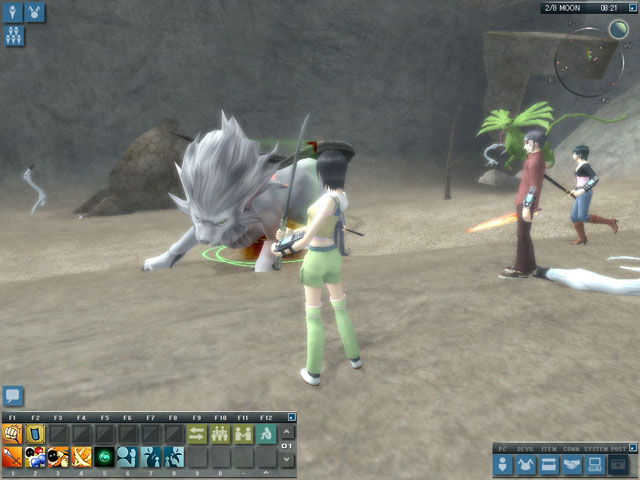Minimize the hotbar with its corner button
Viewport: 640px width, 480px height.
pyautogui.click(x=292, y=417)
